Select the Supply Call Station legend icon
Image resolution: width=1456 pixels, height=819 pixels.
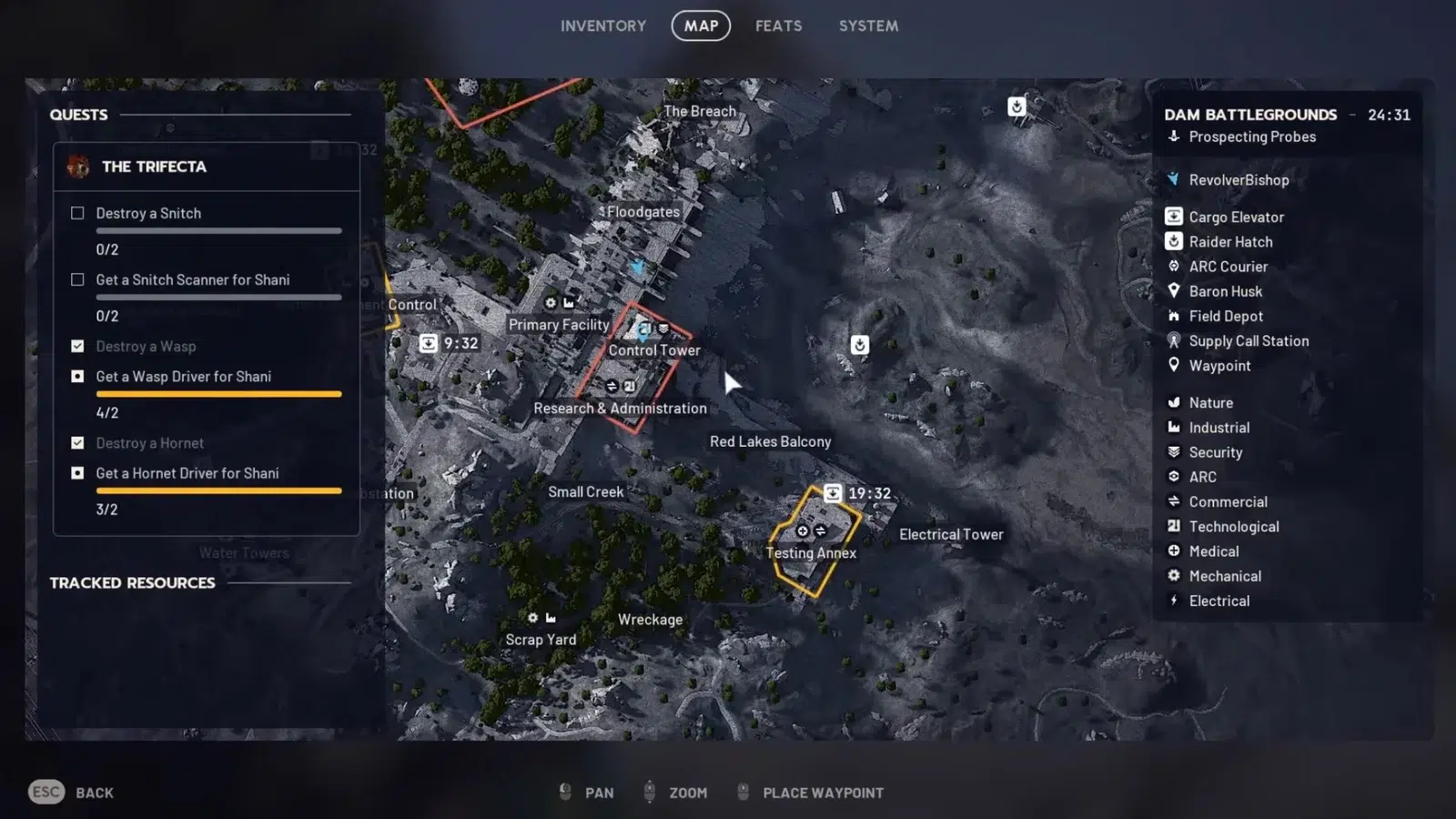click(1174, 340)
